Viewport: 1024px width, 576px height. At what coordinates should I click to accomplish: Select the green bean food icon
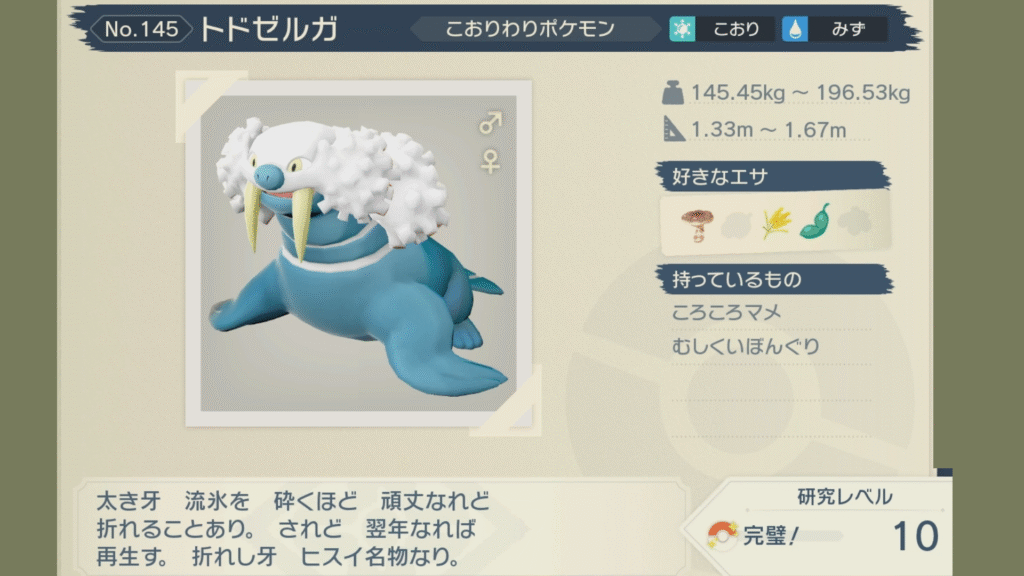click(815, 222)
